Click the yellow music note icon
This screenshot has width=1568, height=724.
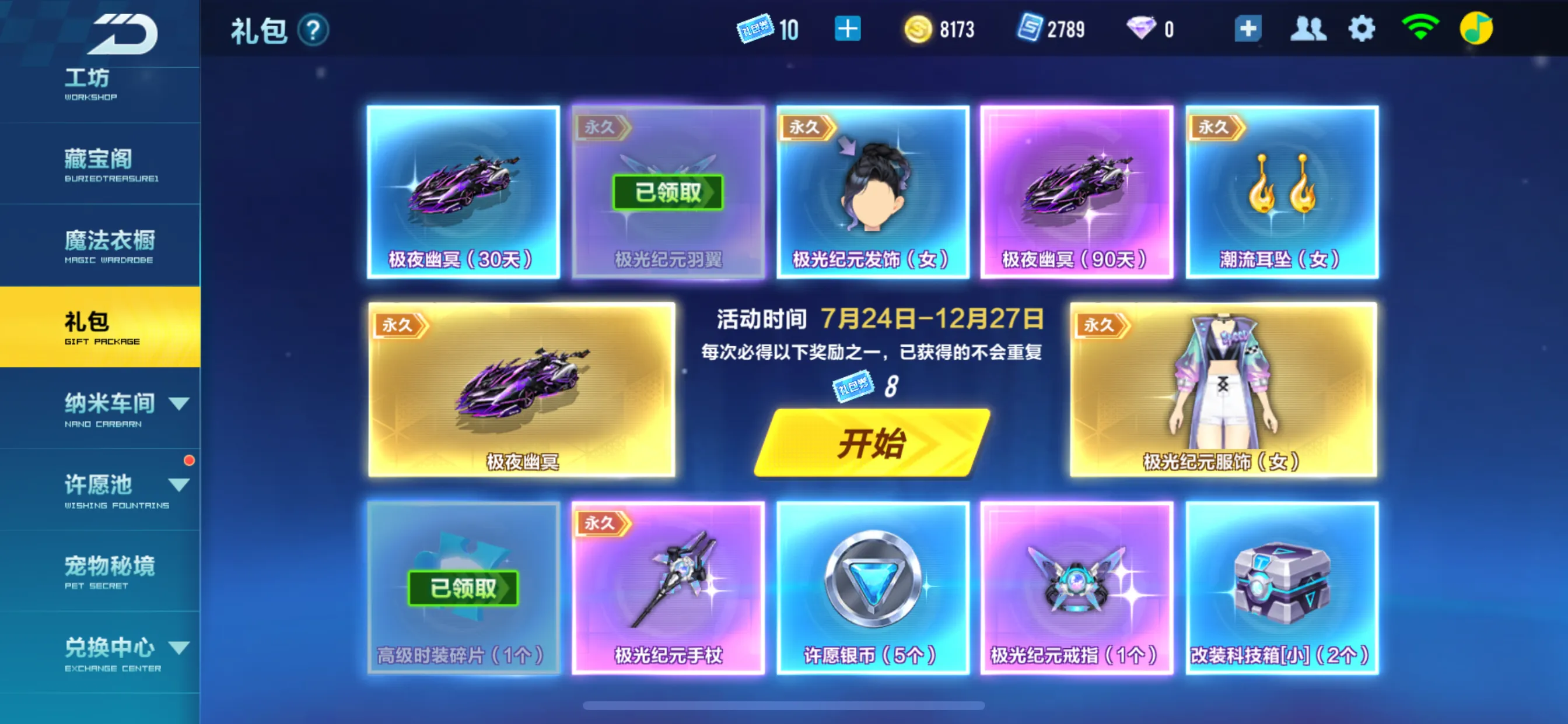pos(1475,29)
